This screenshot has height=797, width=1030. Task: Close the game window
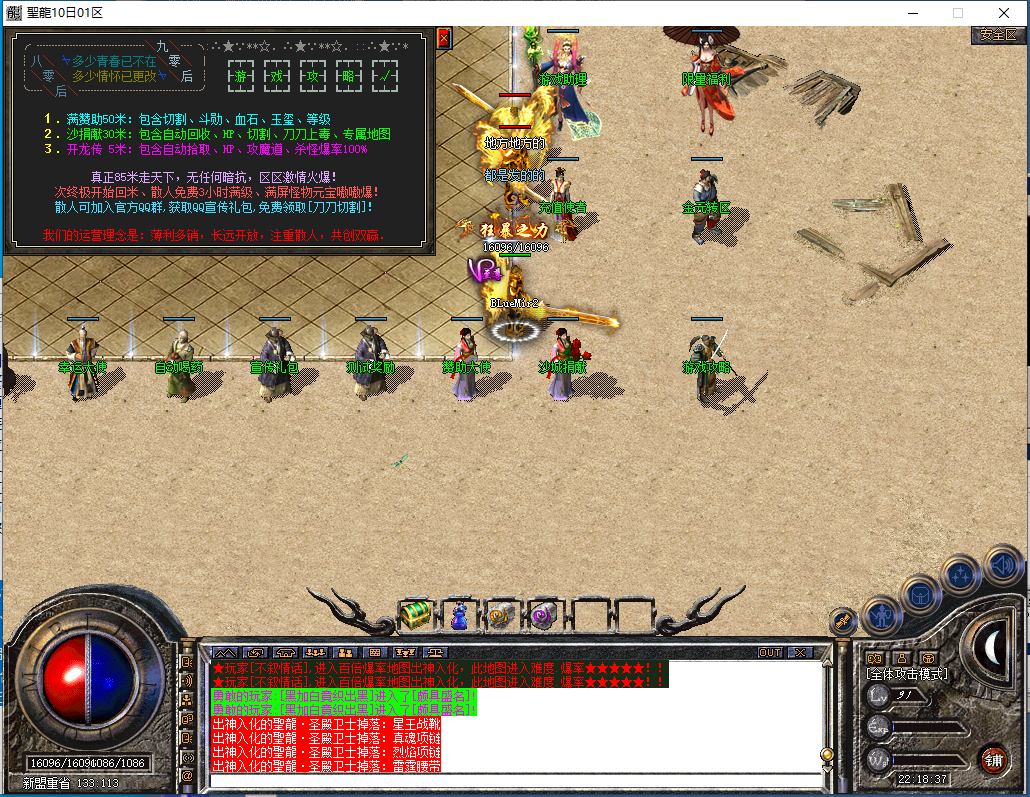click(1003, 13)
